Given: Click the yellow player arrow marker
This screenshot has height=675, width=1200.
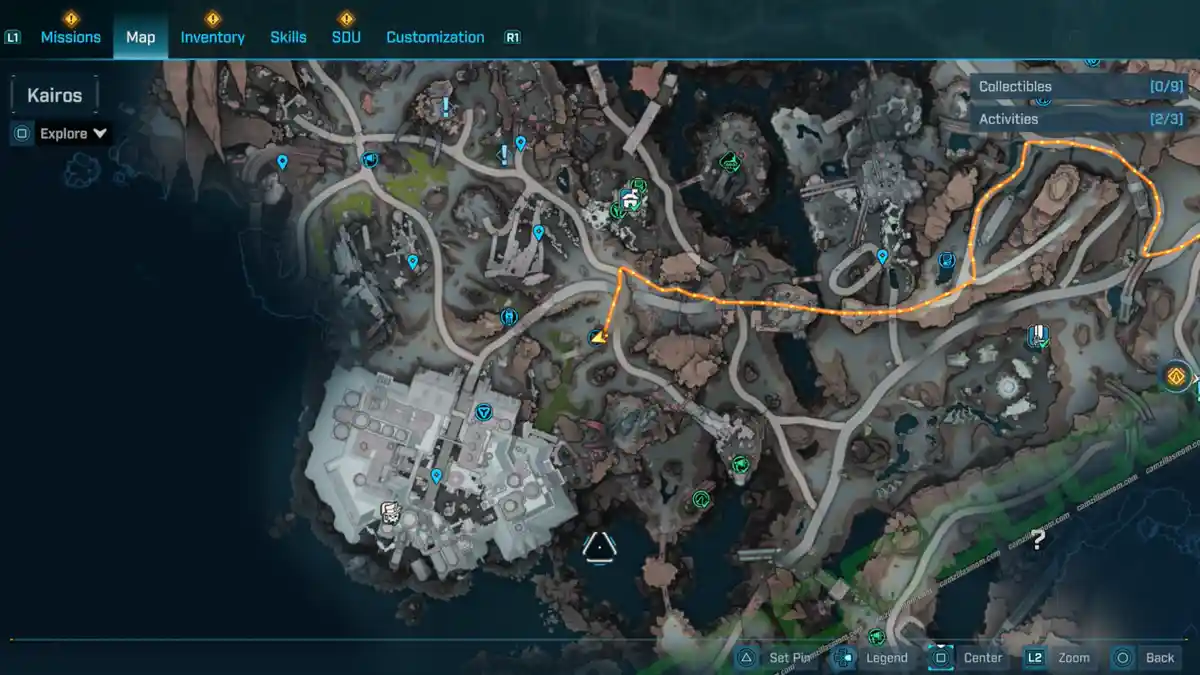Looking at the screenshot, I should click(598, 338).
